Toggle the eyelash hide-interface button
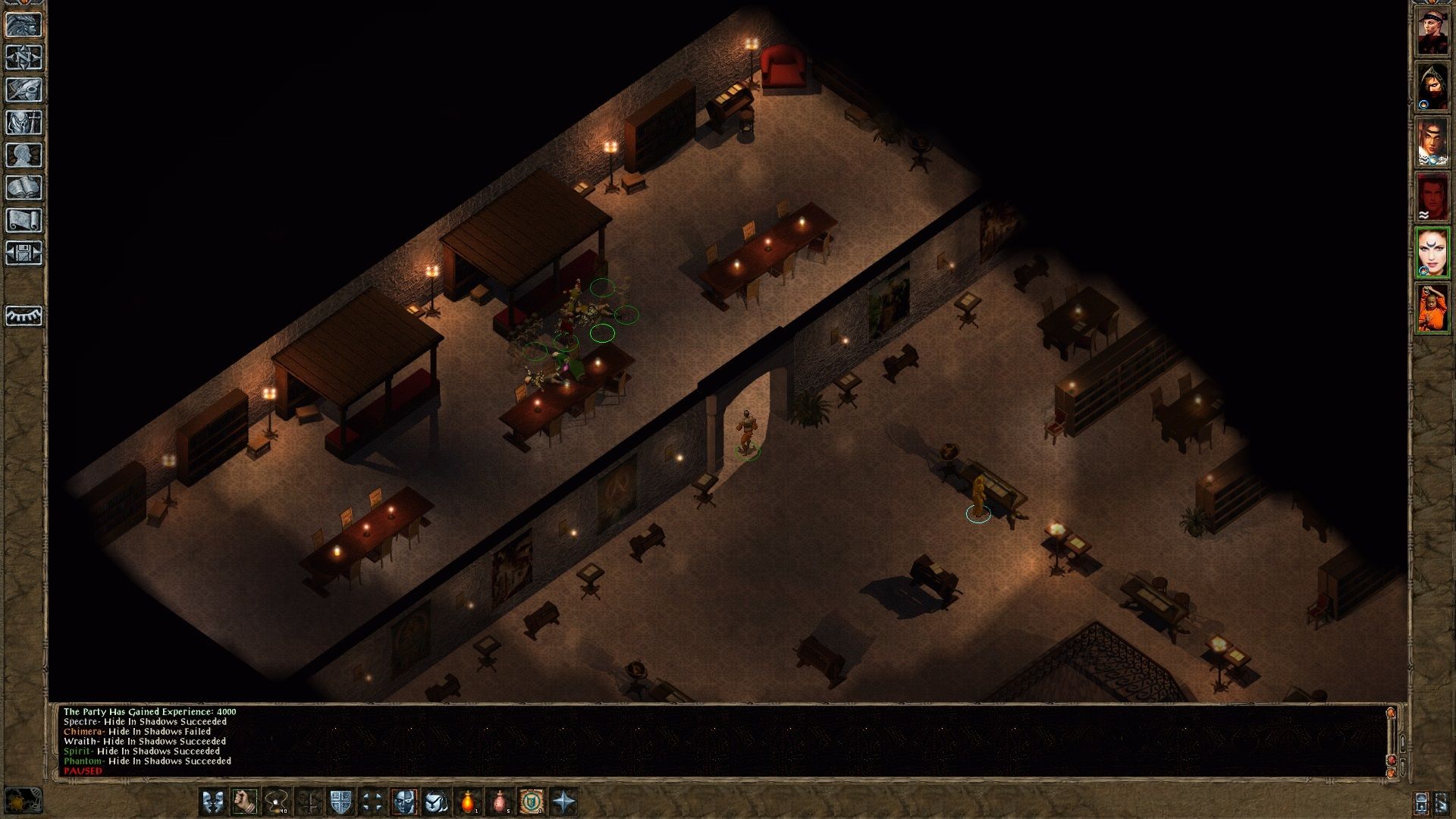Image resolution: width=1456 pixels, height=819 pixels. tap(24, 315)
